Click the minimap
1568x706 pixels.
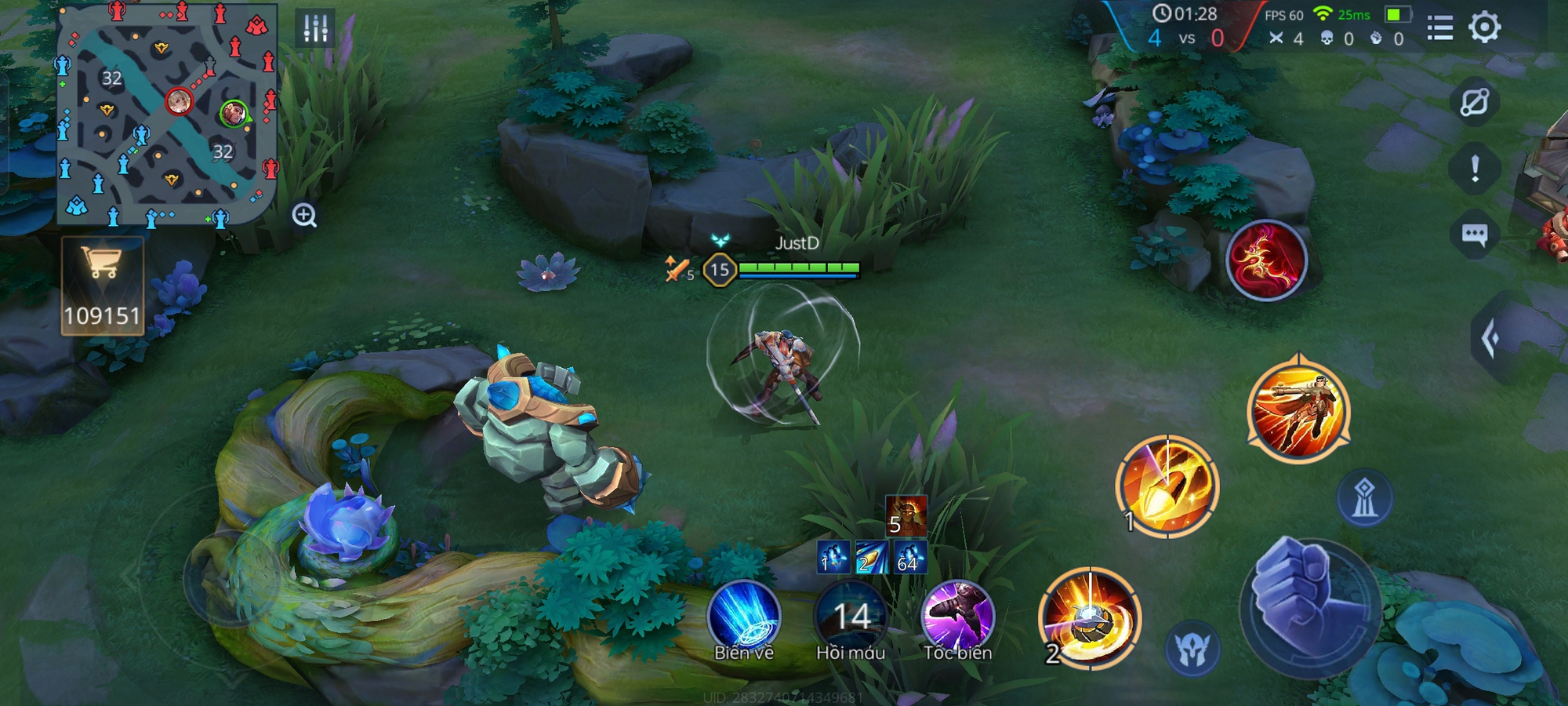pyautogui.click(x=167, y=114)
